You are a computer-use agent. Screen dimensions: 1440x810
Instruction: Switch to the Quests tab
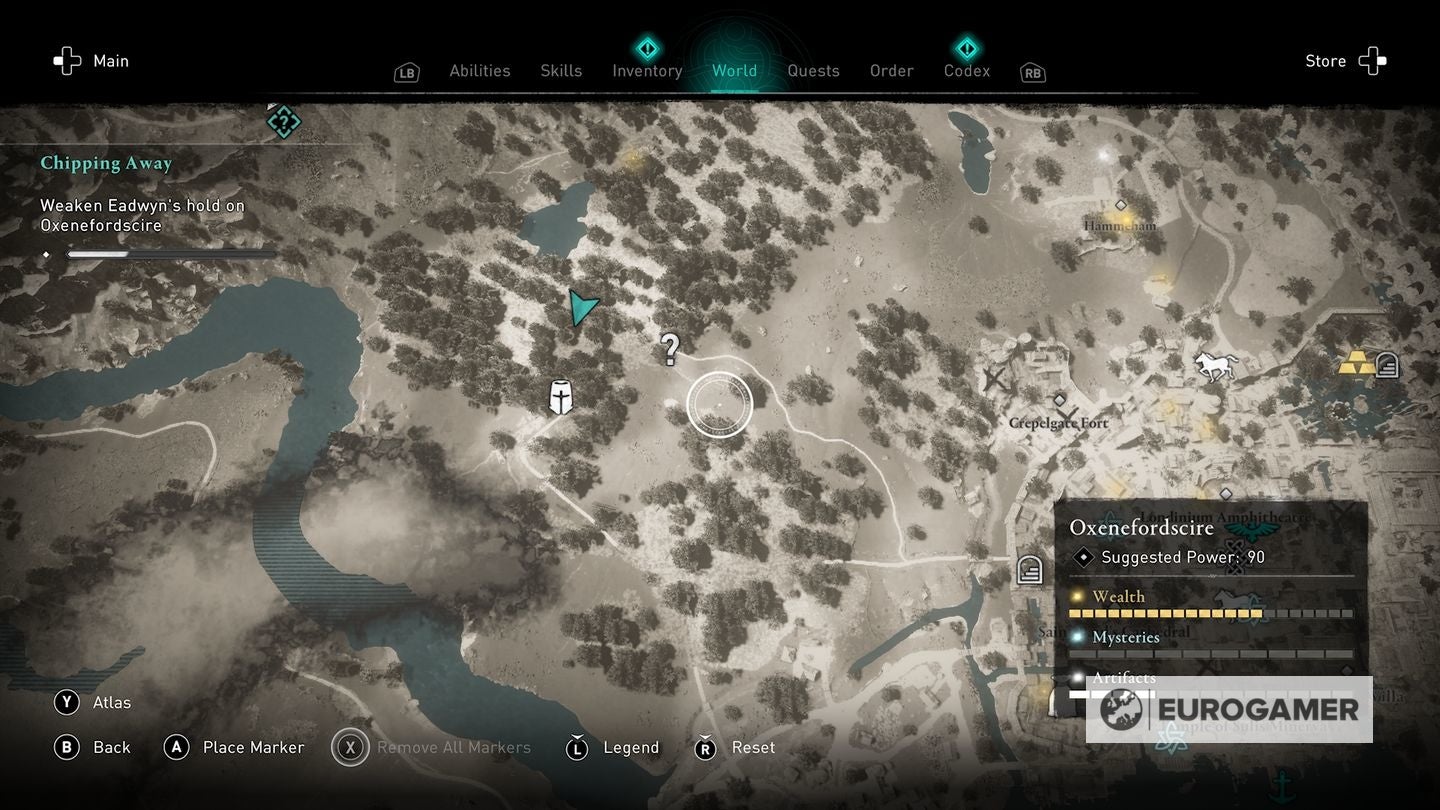pos(813,70)
